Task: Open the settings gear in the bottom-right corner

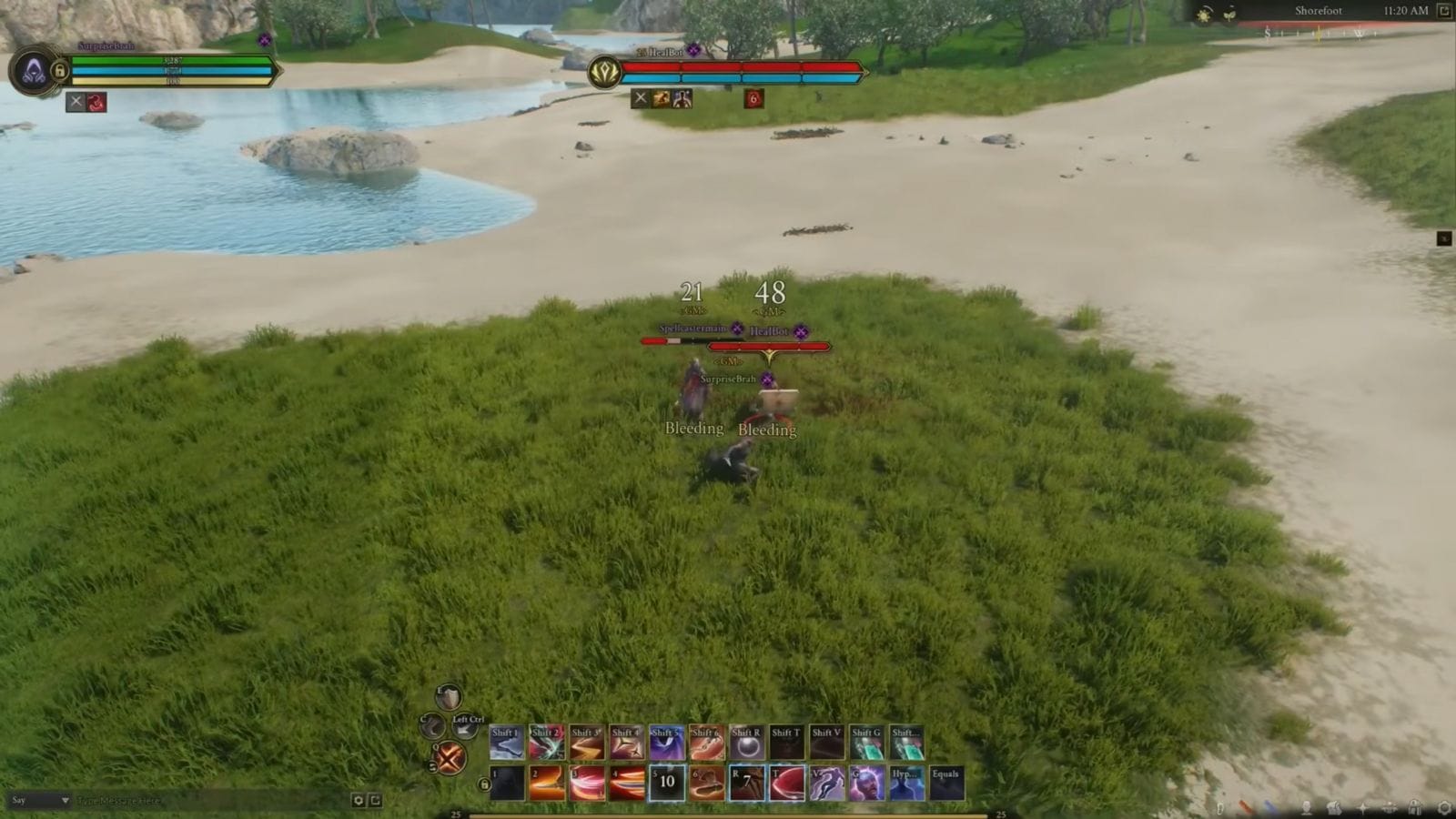Action: [1445, 807]
